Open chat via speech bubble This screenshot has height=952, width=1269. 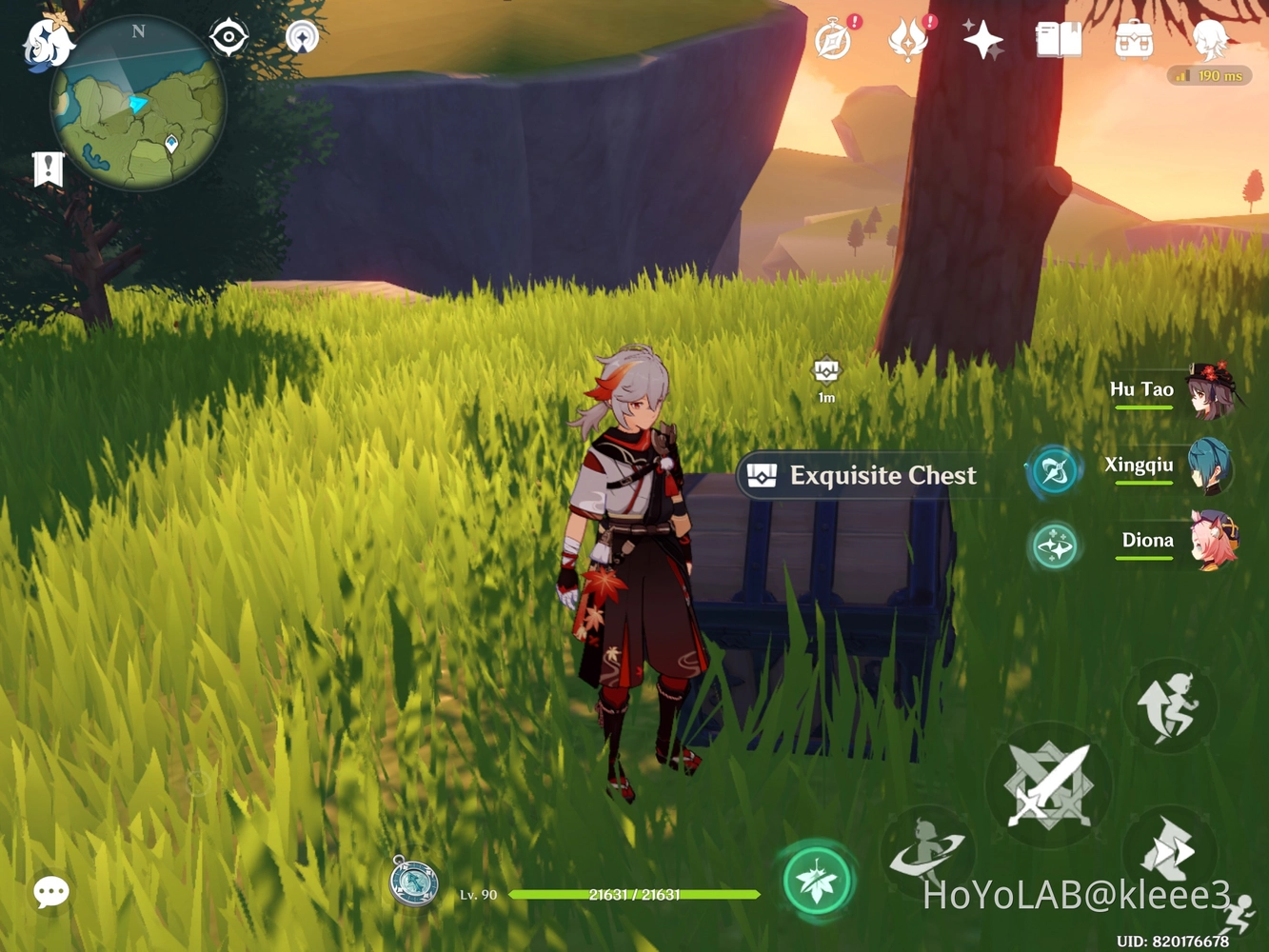50,892
